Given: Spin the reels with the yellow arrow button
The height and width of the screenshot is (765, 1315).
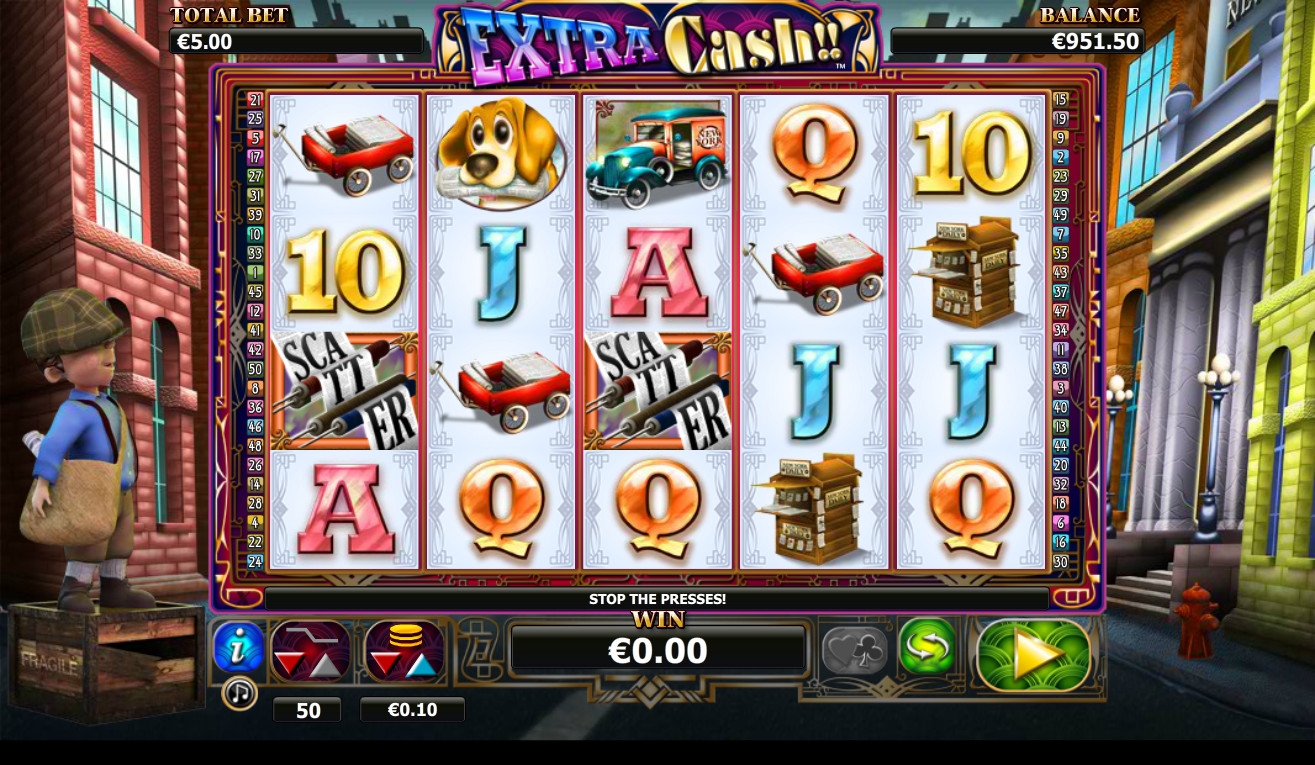Looking at the screenshot, I should 1033,655.
